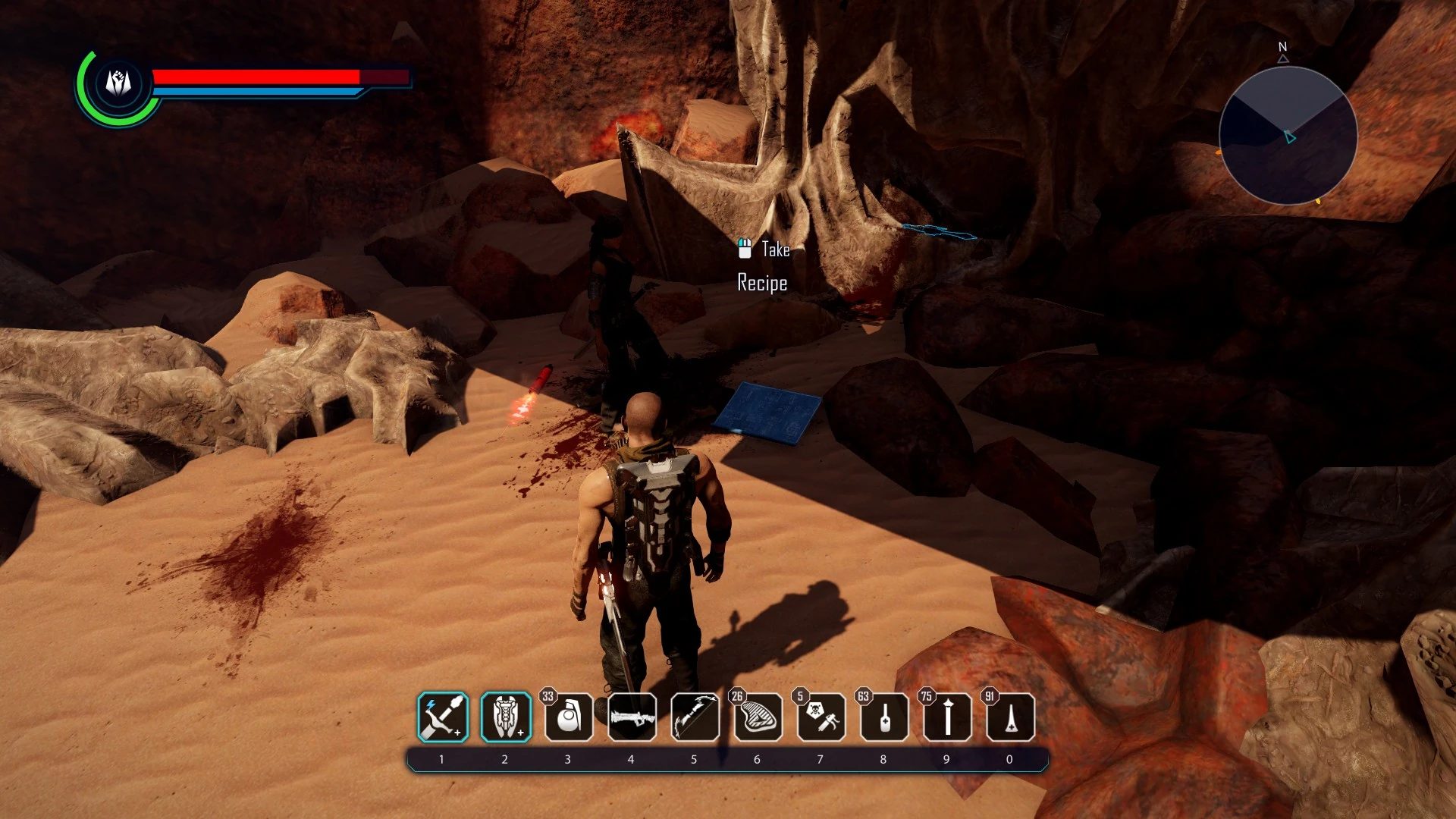Use the medical bottle in slot 8
The image size is (1456, 819).
click(884, 717)
